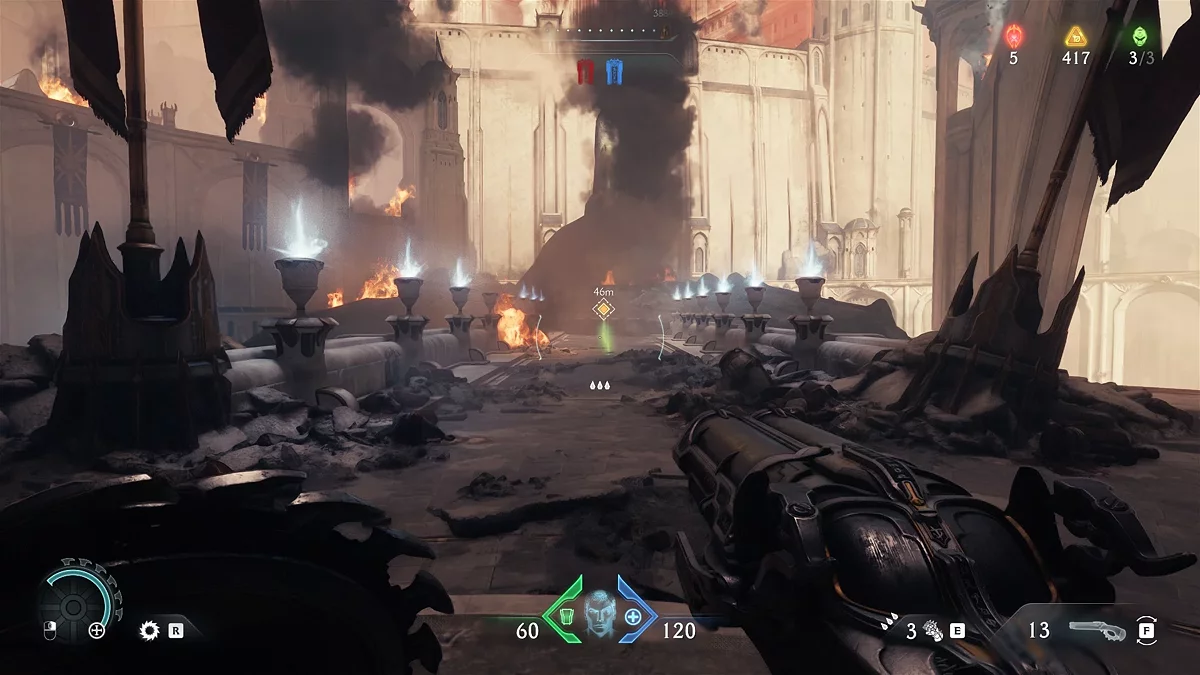
Task: Click the weapon swap arrows icon
Action: tap(1146, 630)
